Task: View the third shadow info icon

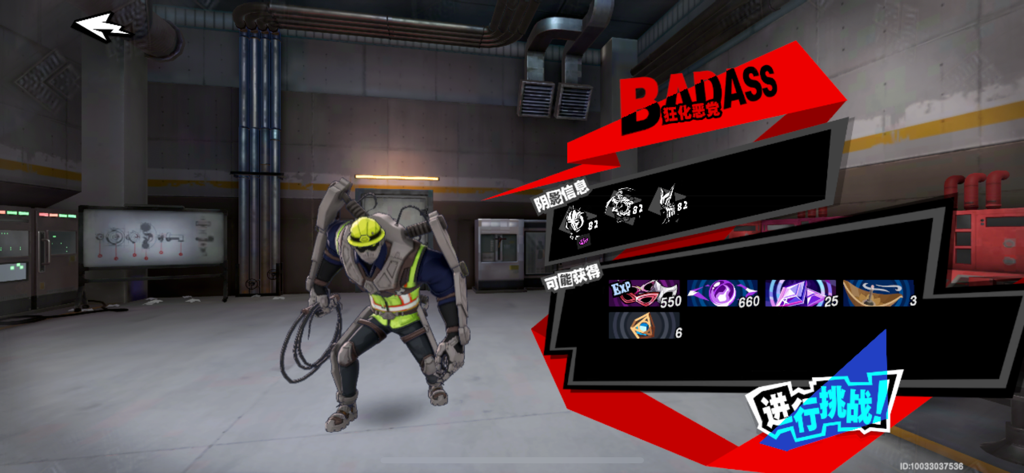Action: pos(670,203)
